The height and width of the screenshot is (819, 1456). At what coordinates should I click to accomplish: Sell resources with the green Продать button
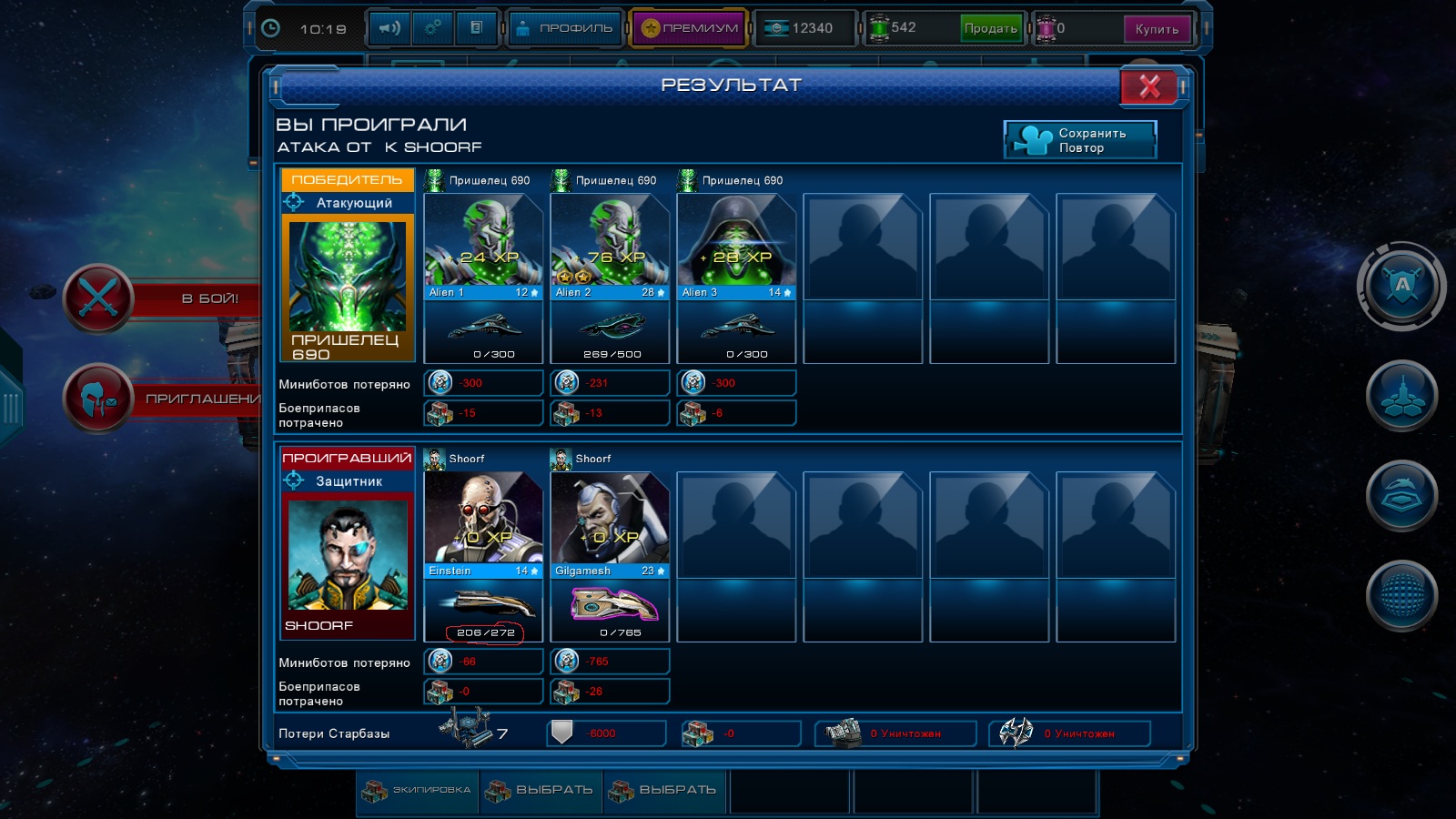(990, 28)
